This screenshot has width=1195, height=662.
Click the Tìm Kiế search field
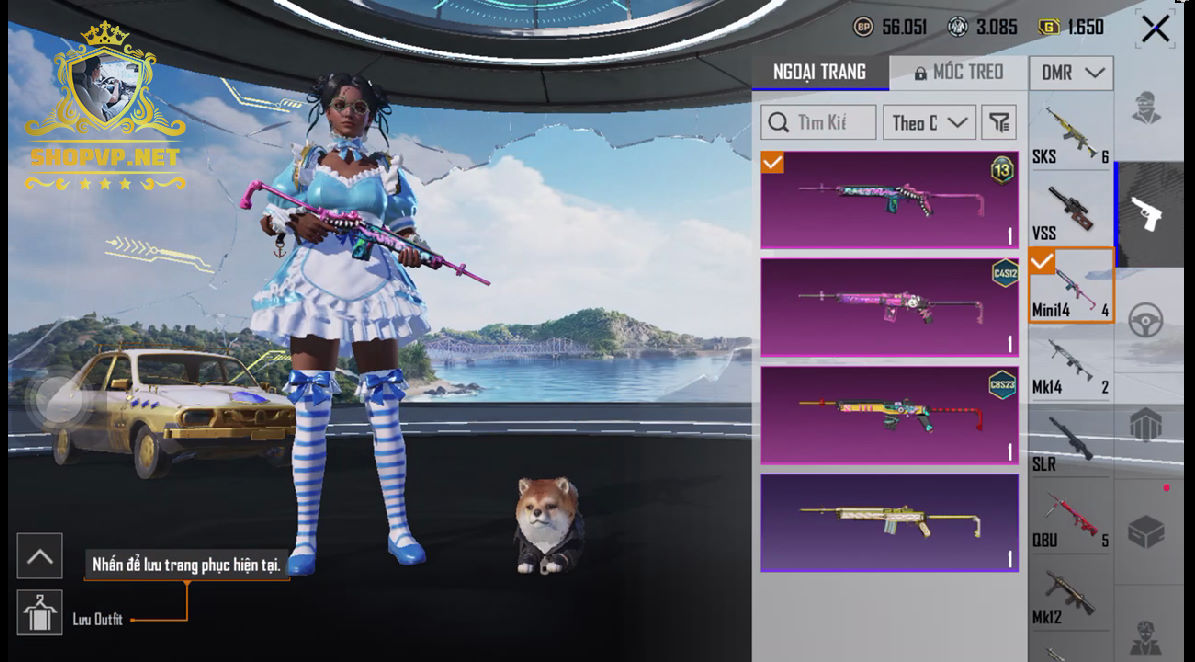point(818,123)
